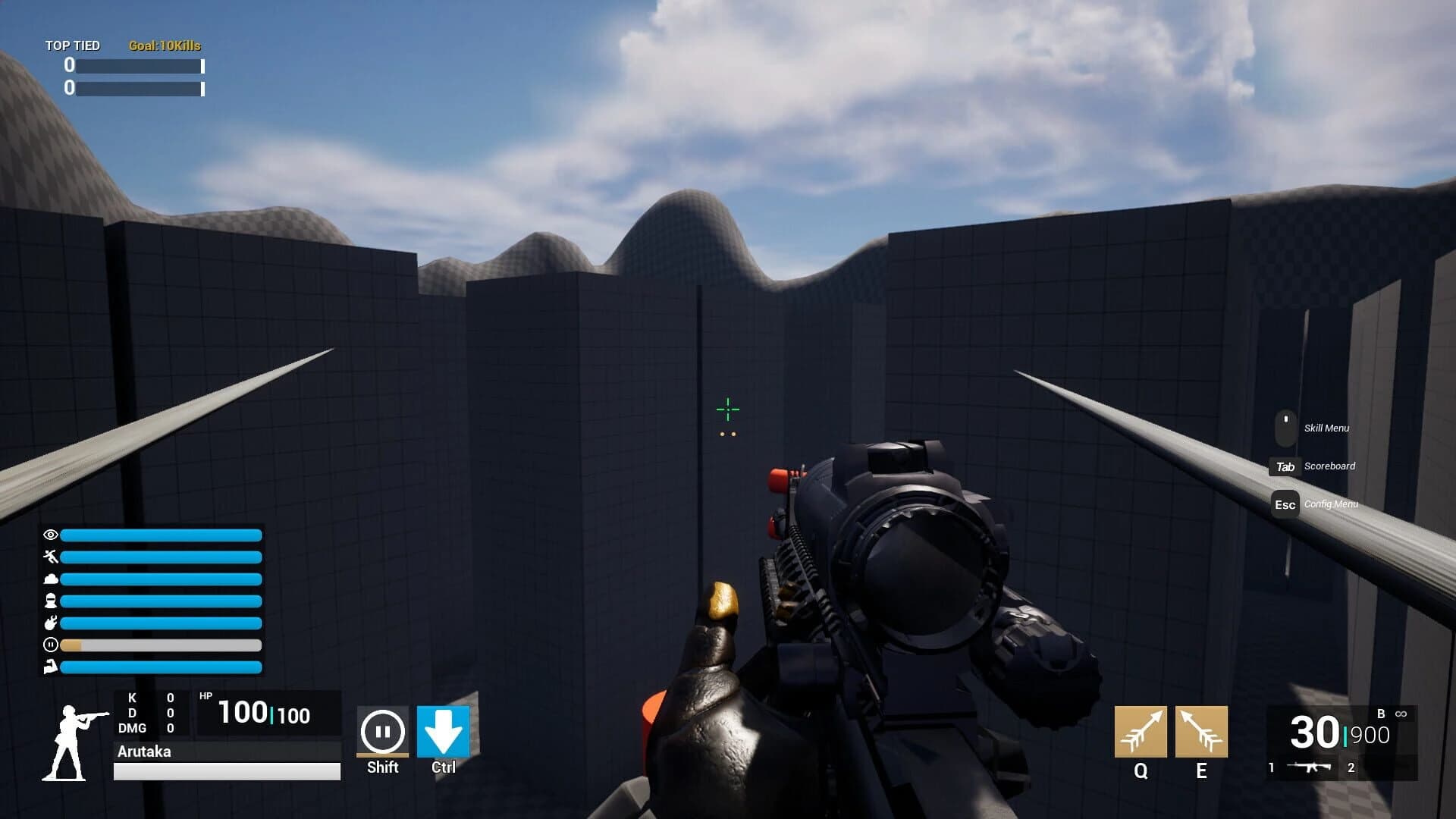Click the arm strength skill icon

point(50,667)
